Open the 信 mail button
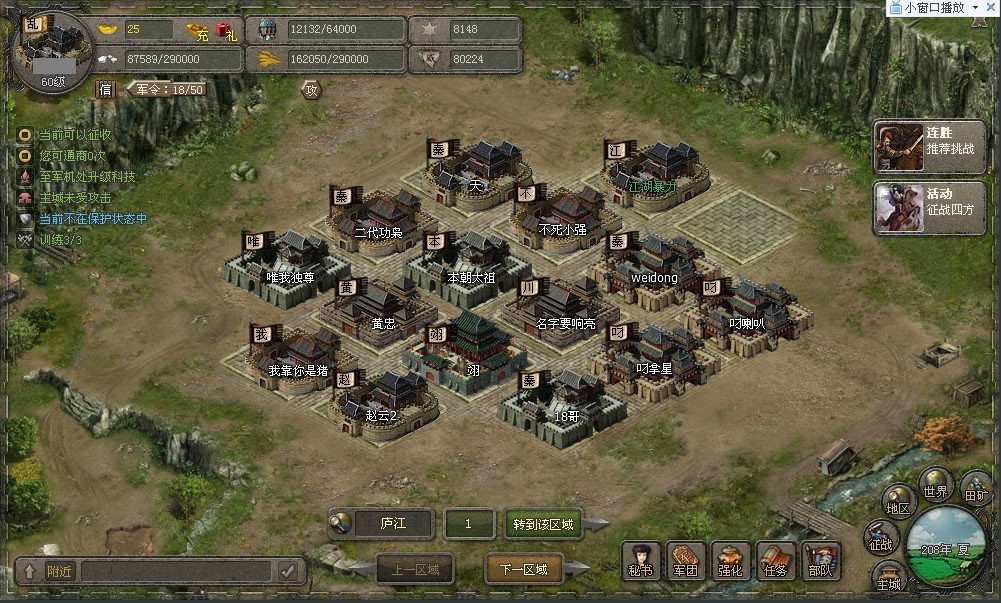The width and height of the screenshot is (1001, 603). pos(105,90)
